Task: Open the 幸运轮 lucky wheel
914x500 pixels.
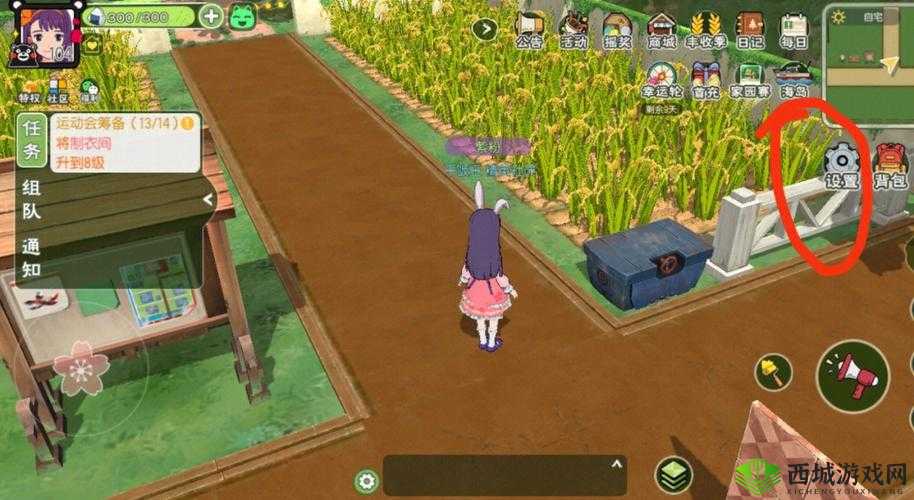Action: (x=661, y=77)
